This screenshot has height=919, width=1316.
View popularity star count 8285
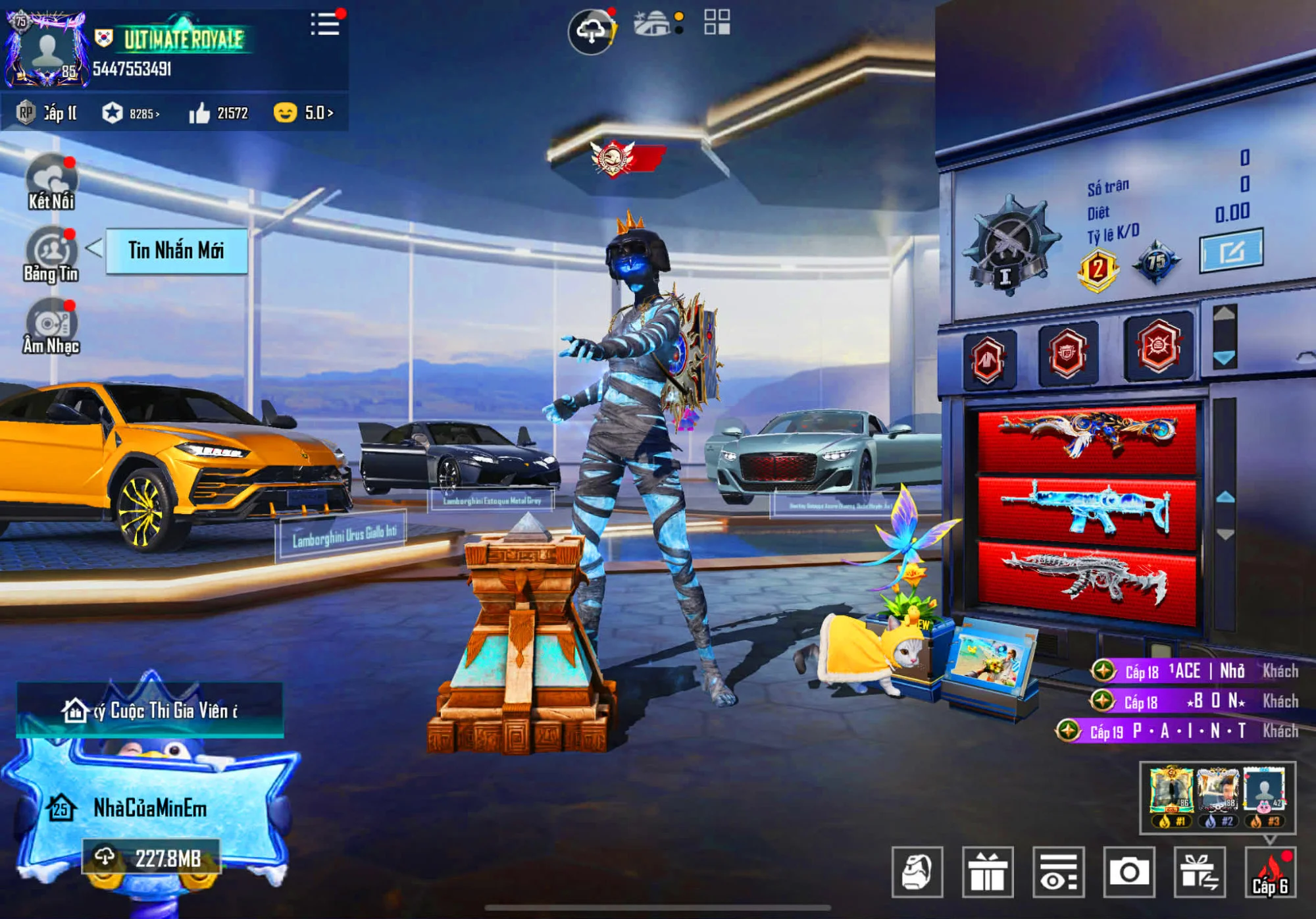(132, 113)
